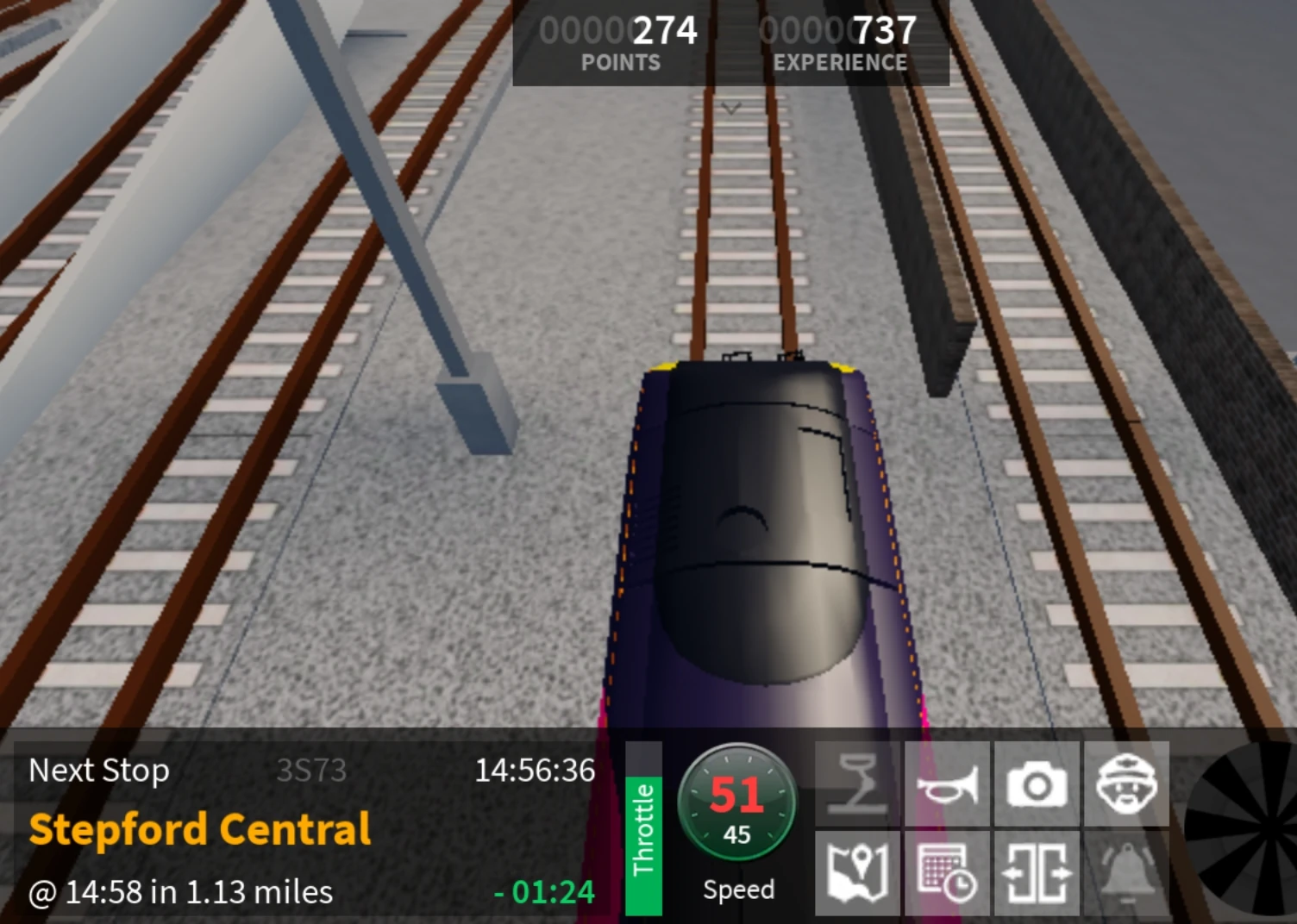Click the 3S73 service headcode

(313, 771)
